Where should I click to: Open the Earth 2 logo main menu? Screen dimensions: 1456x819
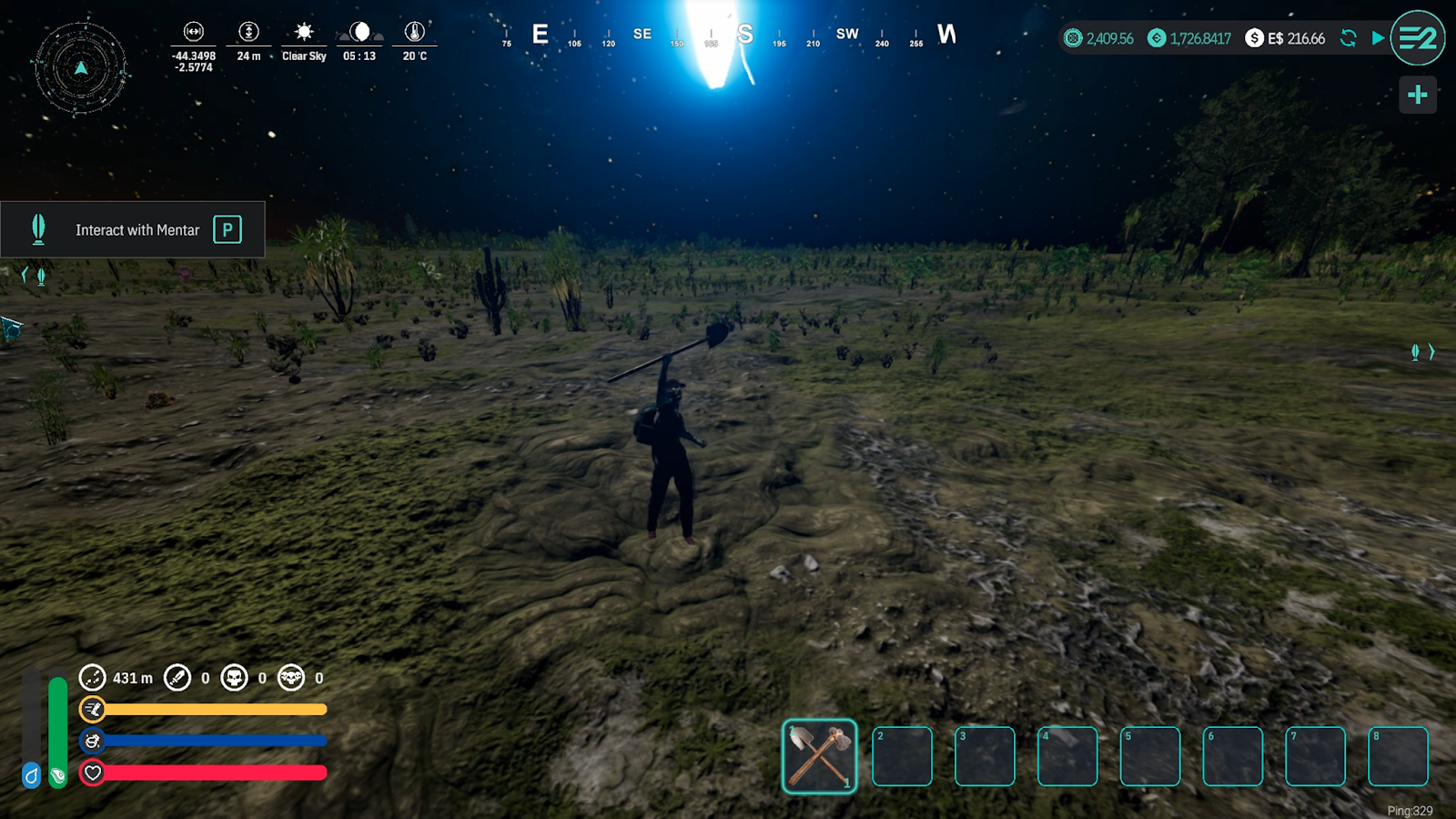pos(1417,38)
